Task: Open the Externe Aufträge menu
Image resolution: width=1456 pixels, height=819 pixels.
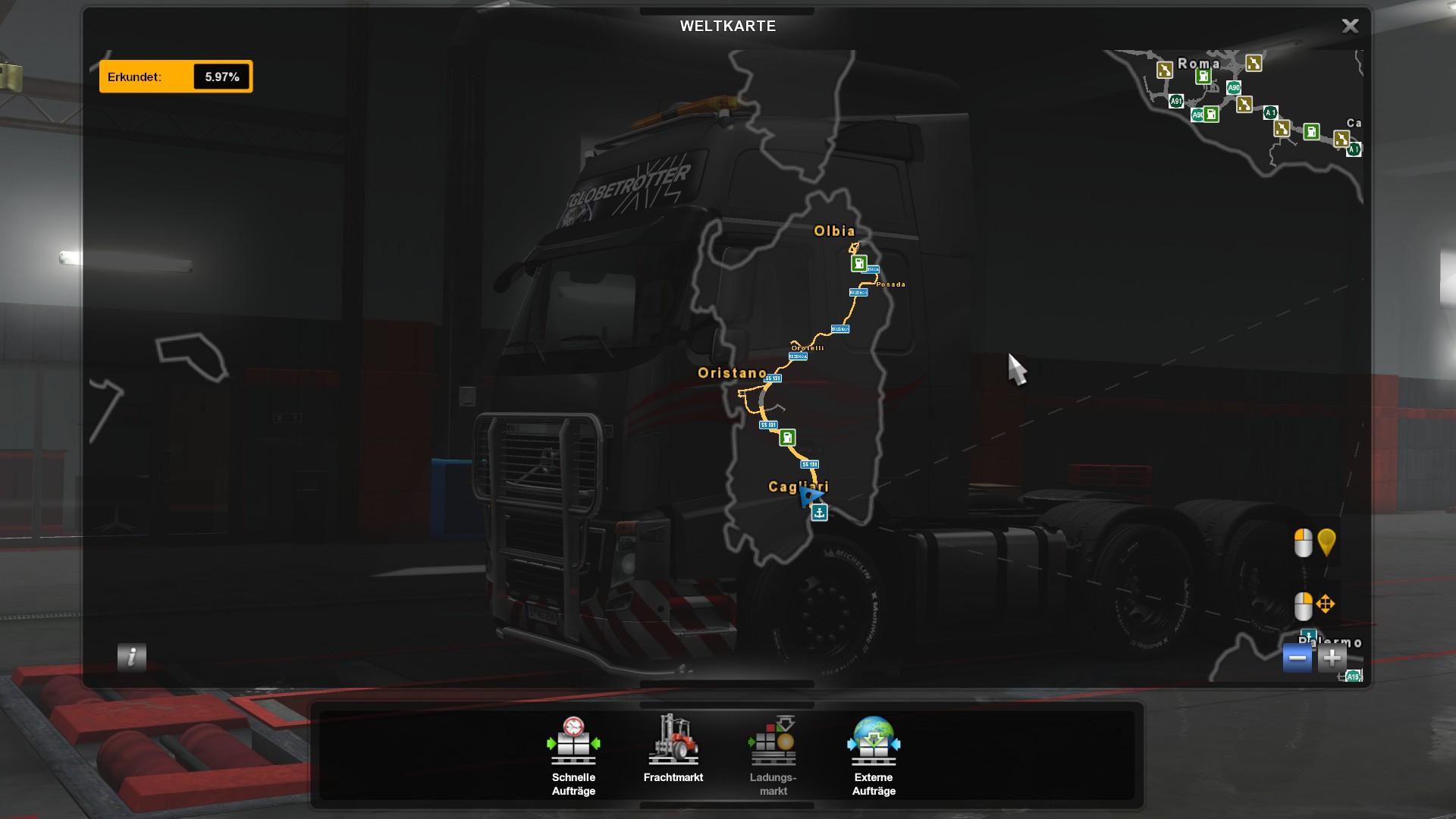Action: 874,755
